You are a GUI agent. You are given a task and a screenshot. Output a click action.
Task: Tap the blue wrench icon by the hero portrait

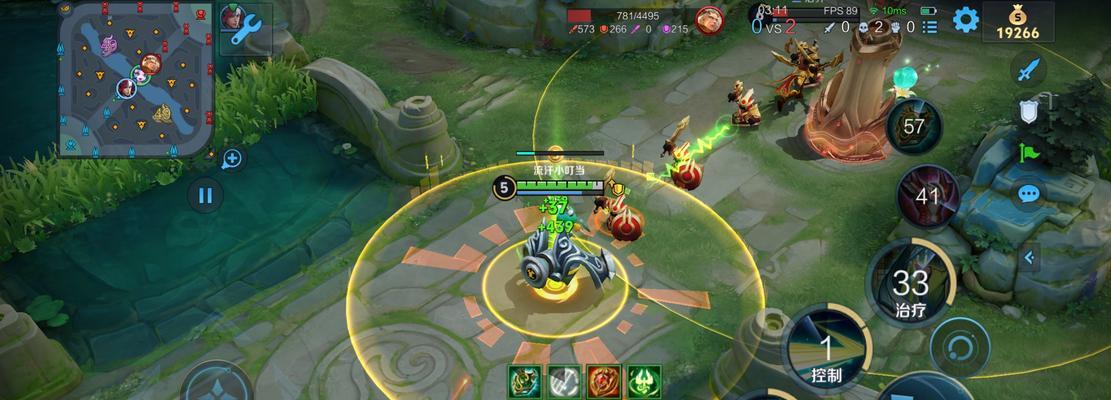[x=246, y=29]
